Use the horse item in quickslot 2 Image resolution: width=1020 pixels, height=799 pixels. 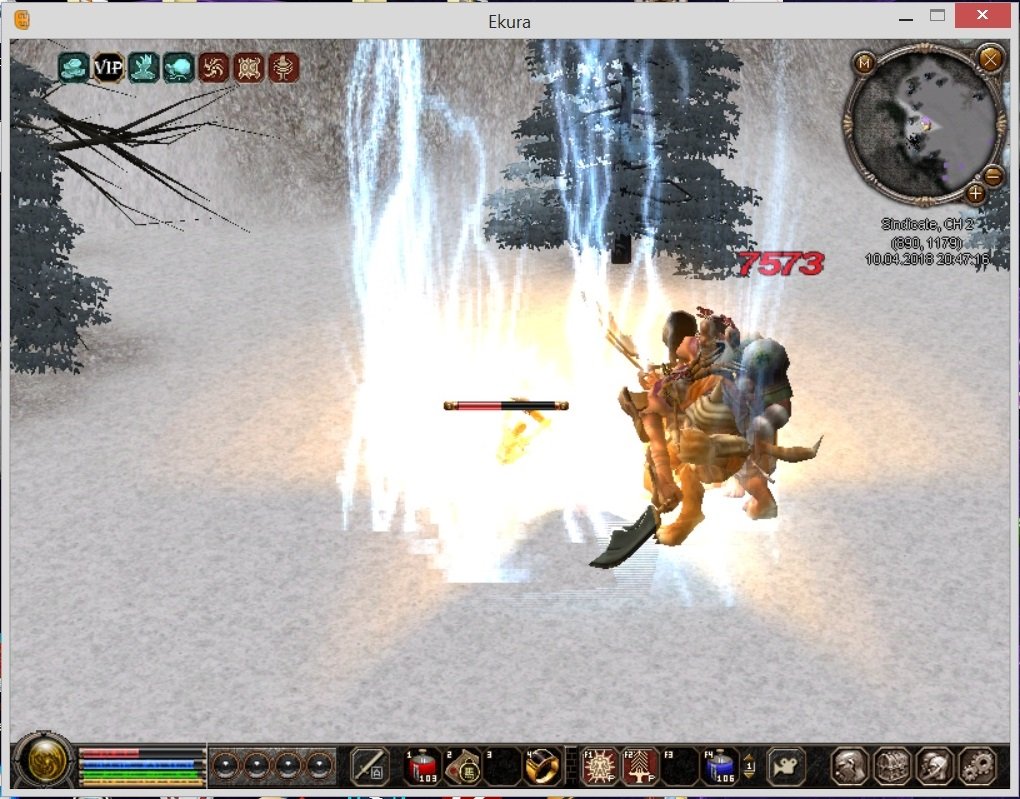[x=462, y=767]
